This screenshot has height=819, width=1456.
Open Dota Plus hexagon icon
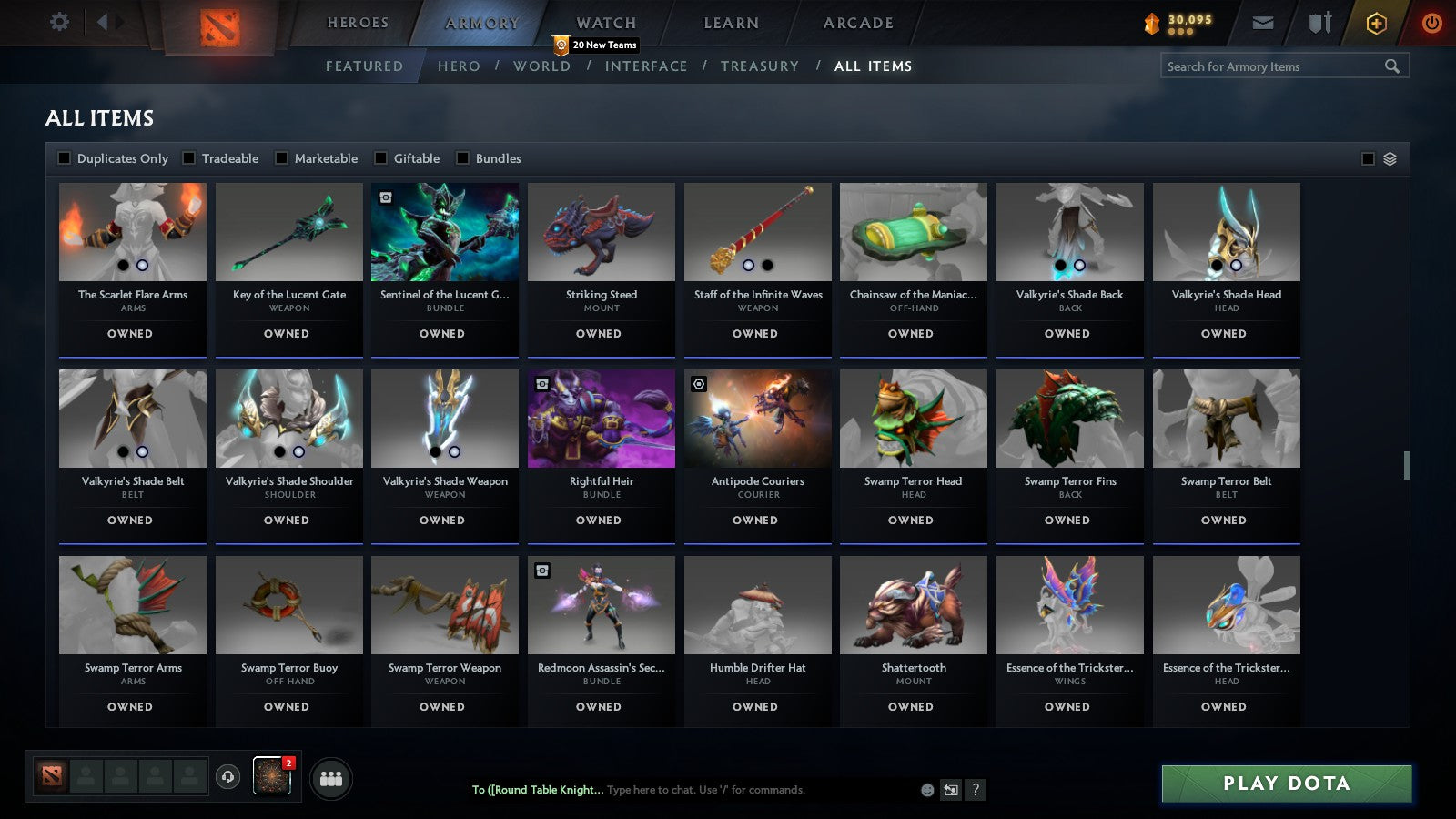pyautogui.click(x=1377, y=22)
